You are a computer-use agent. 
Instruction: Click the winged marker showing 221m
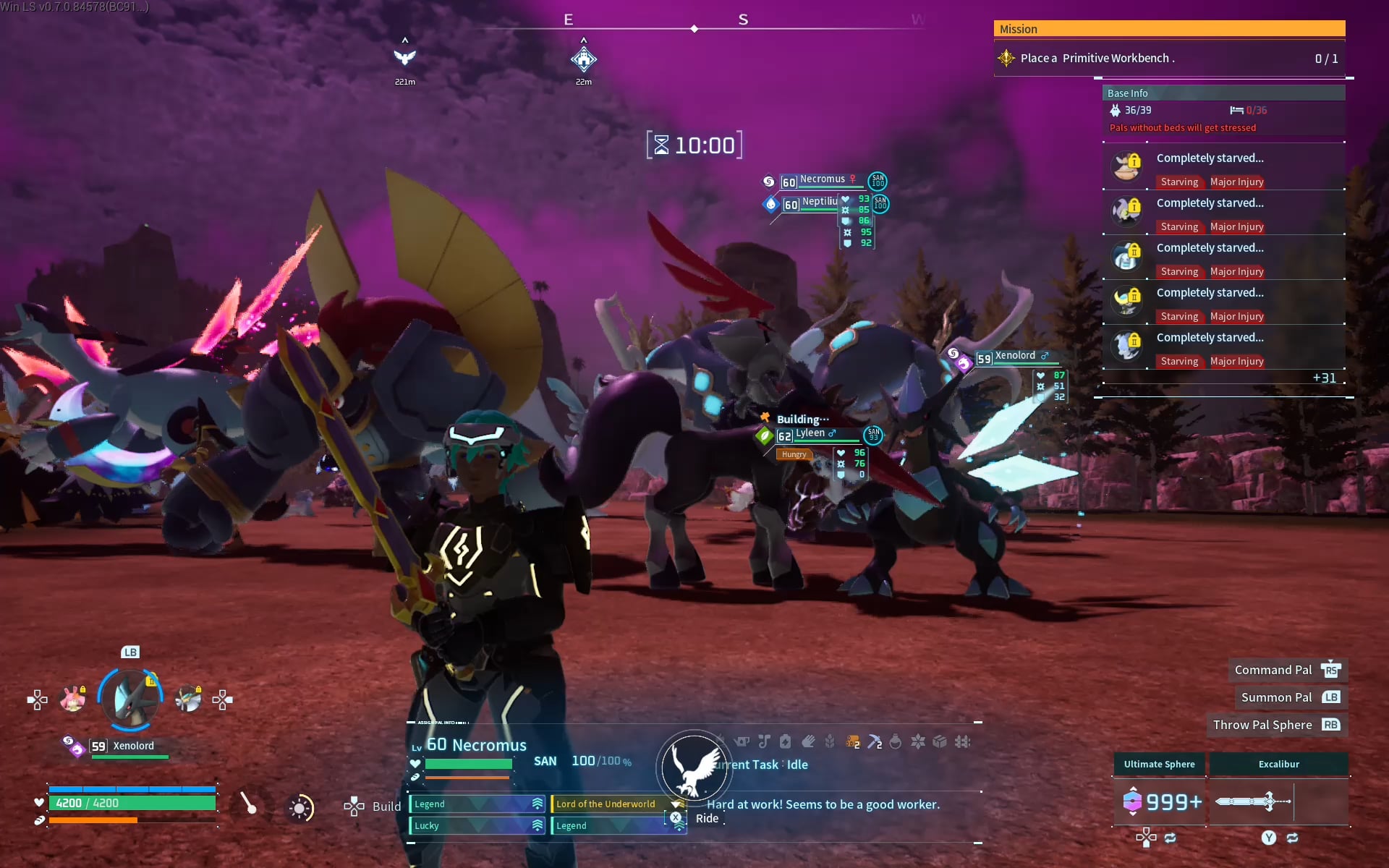pos(404,57)
